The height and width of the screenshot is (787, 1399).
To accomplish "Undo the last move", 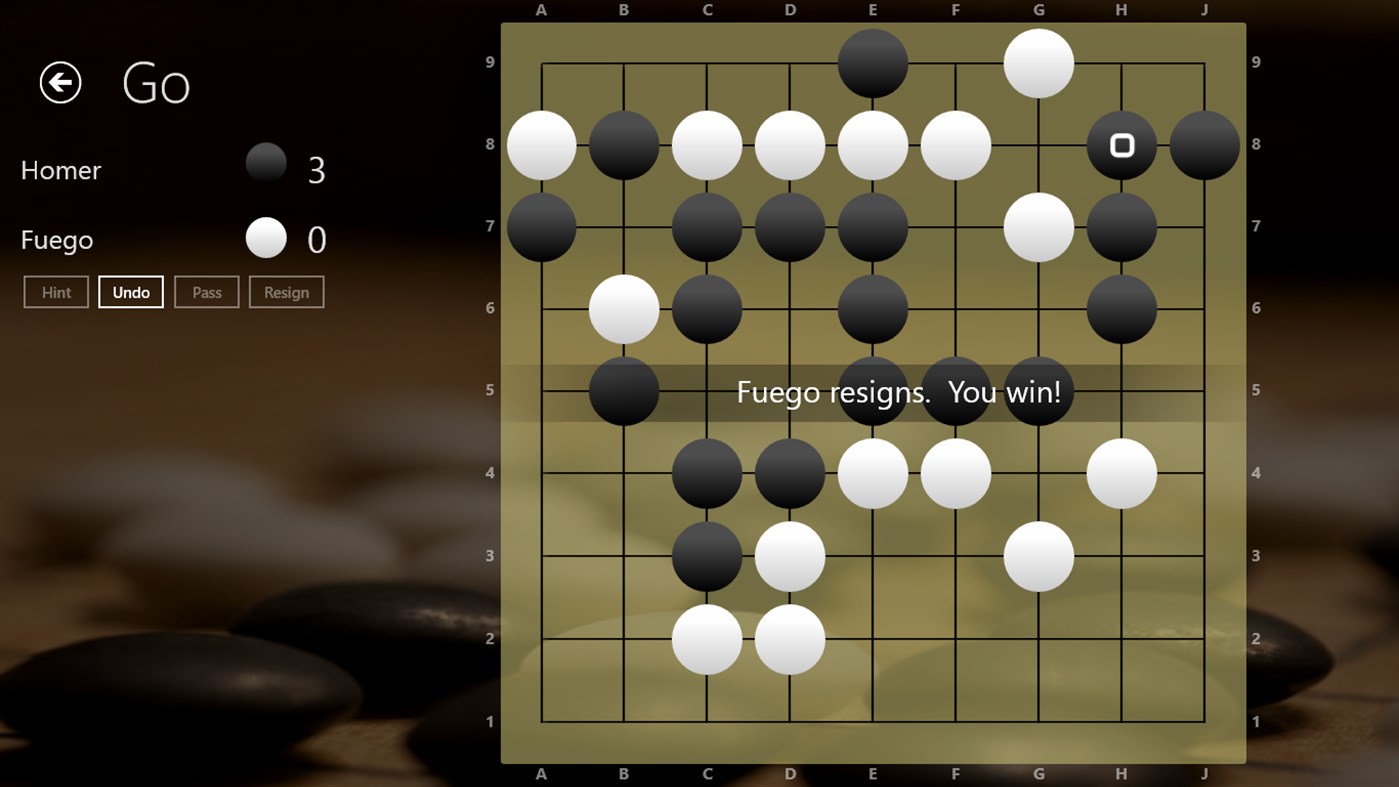I will pos(131,291).
